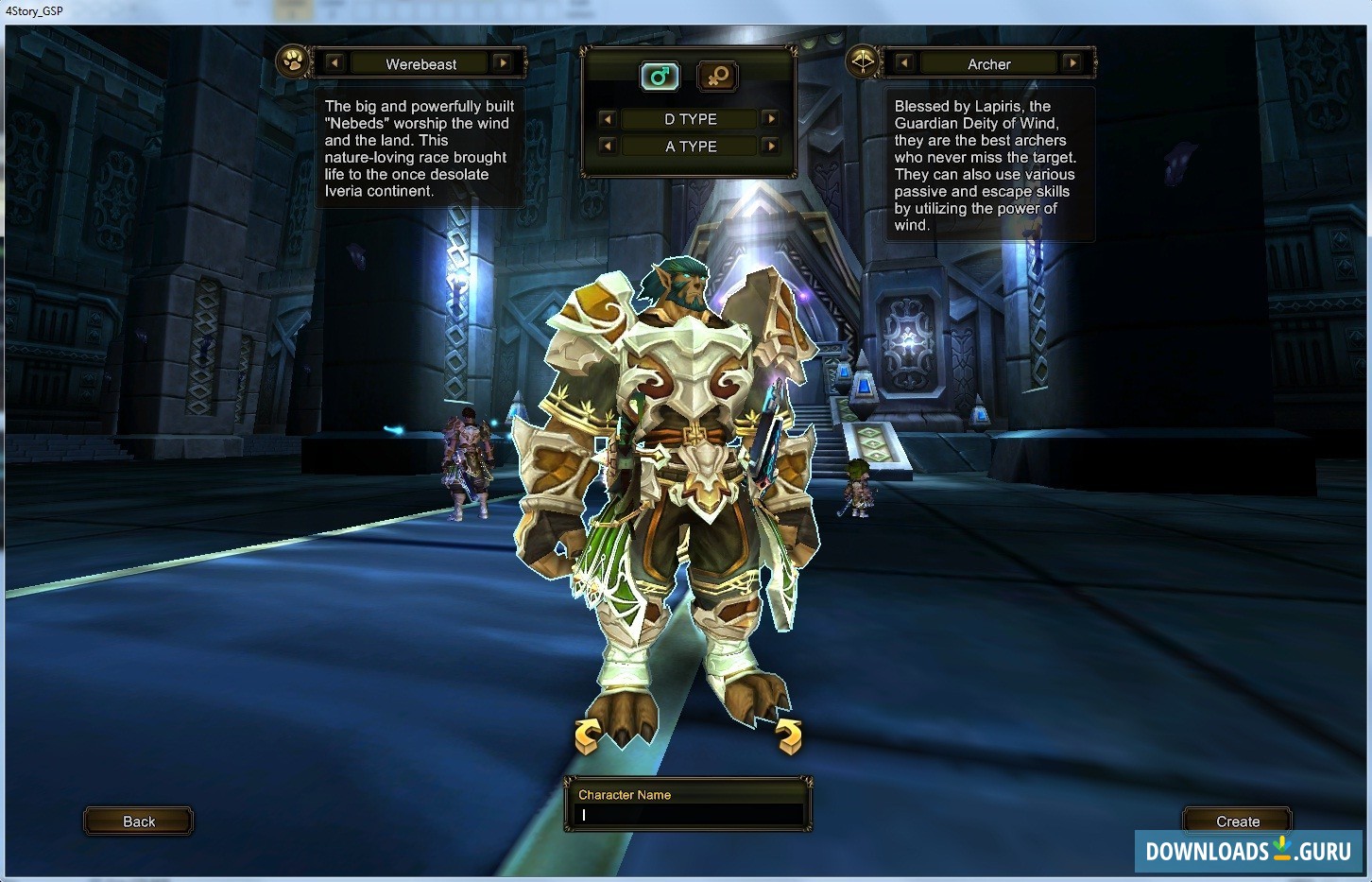The height and width of the screenshot is (882, 1372).
Task: Click the crossed-bows Archer class icon
Action: coord(863,61)
